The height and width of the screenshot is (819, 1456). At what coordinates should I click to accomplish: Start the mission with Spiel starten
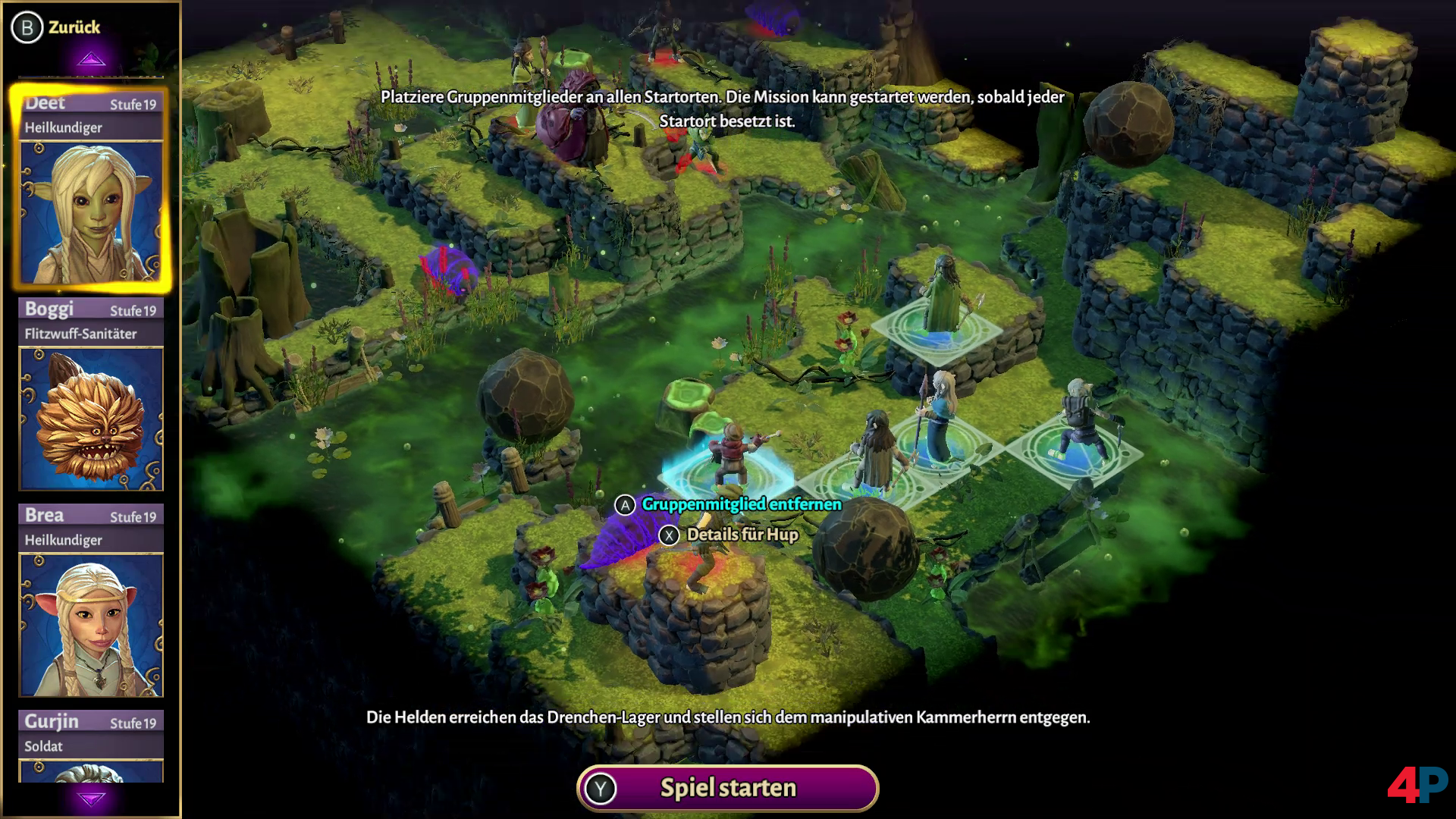tap(727, 788)
